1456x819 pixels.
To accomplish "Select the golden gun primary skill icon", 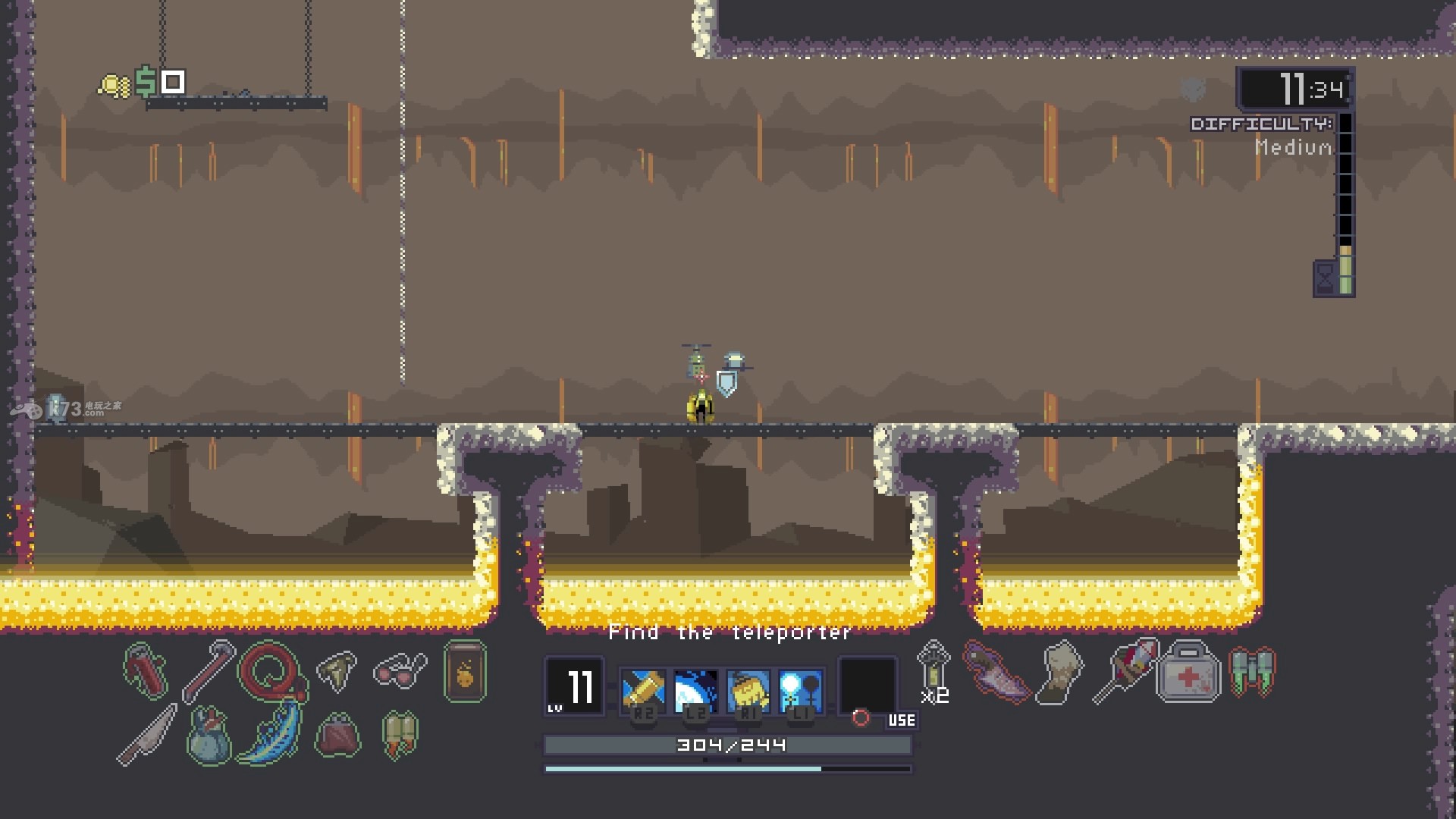I will click(x=643, y=690).
